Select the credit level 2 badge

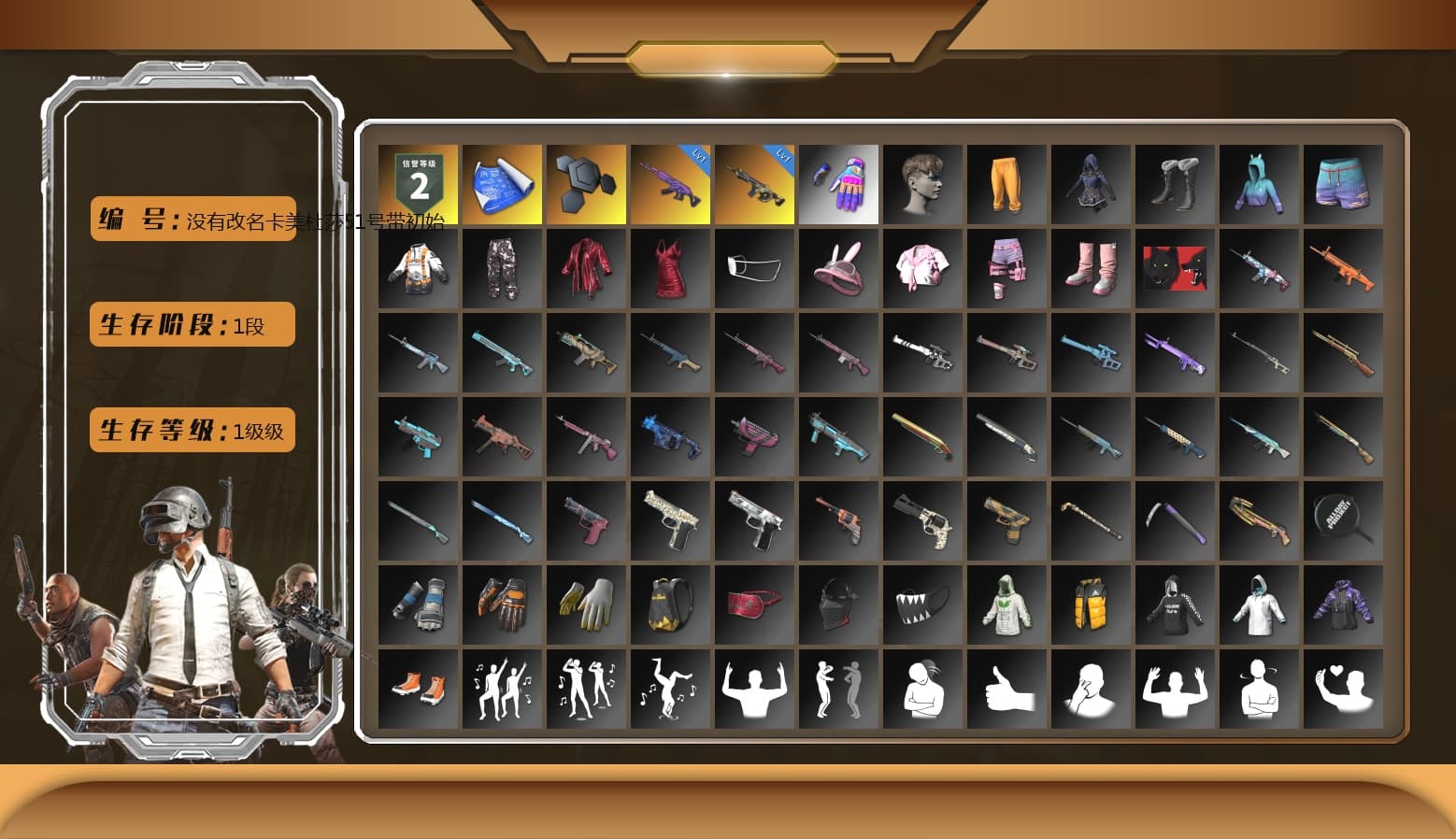(x=418, y=183)
